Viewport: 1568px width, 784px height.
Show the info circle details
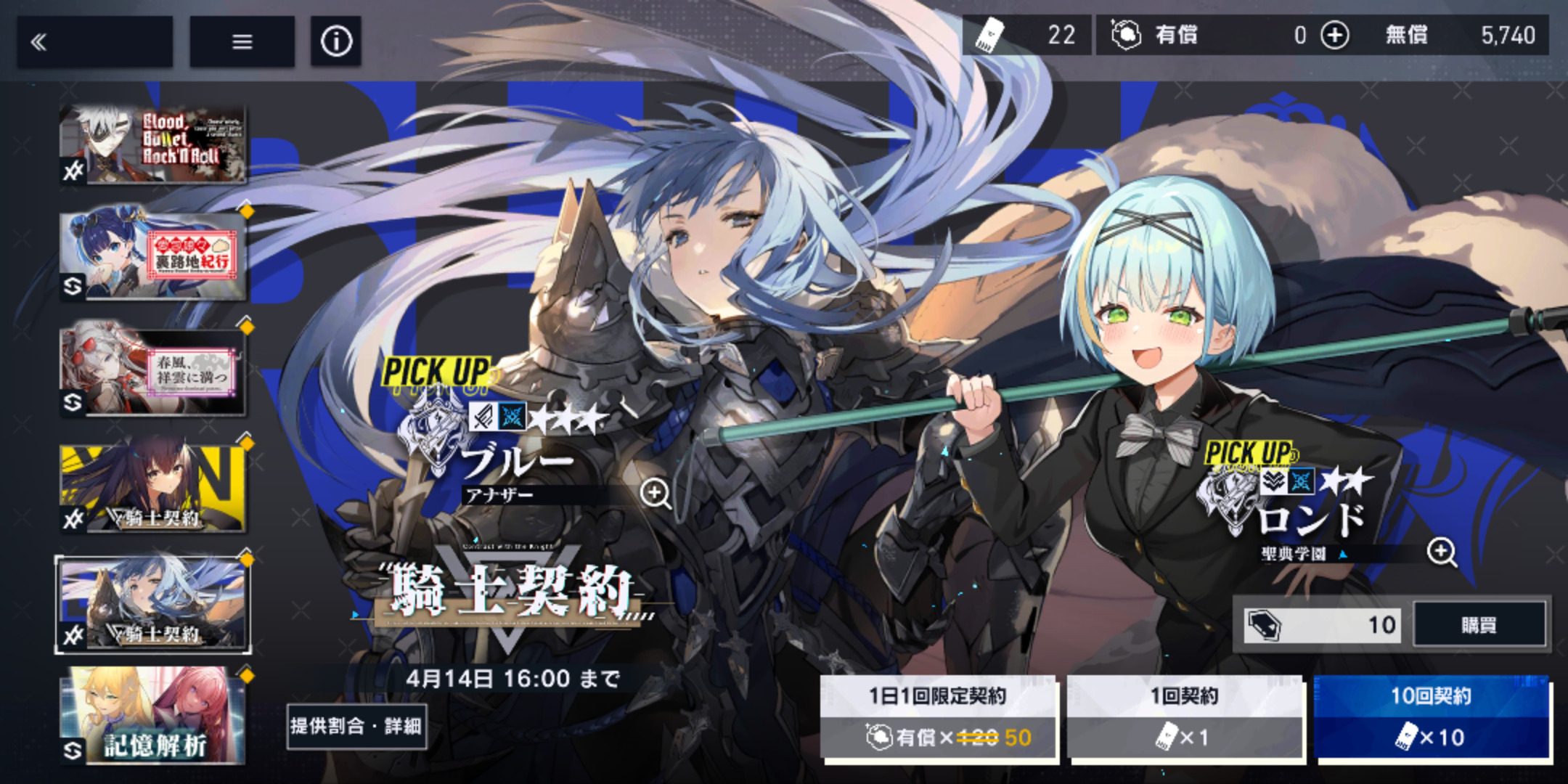[x=335, y=42]
